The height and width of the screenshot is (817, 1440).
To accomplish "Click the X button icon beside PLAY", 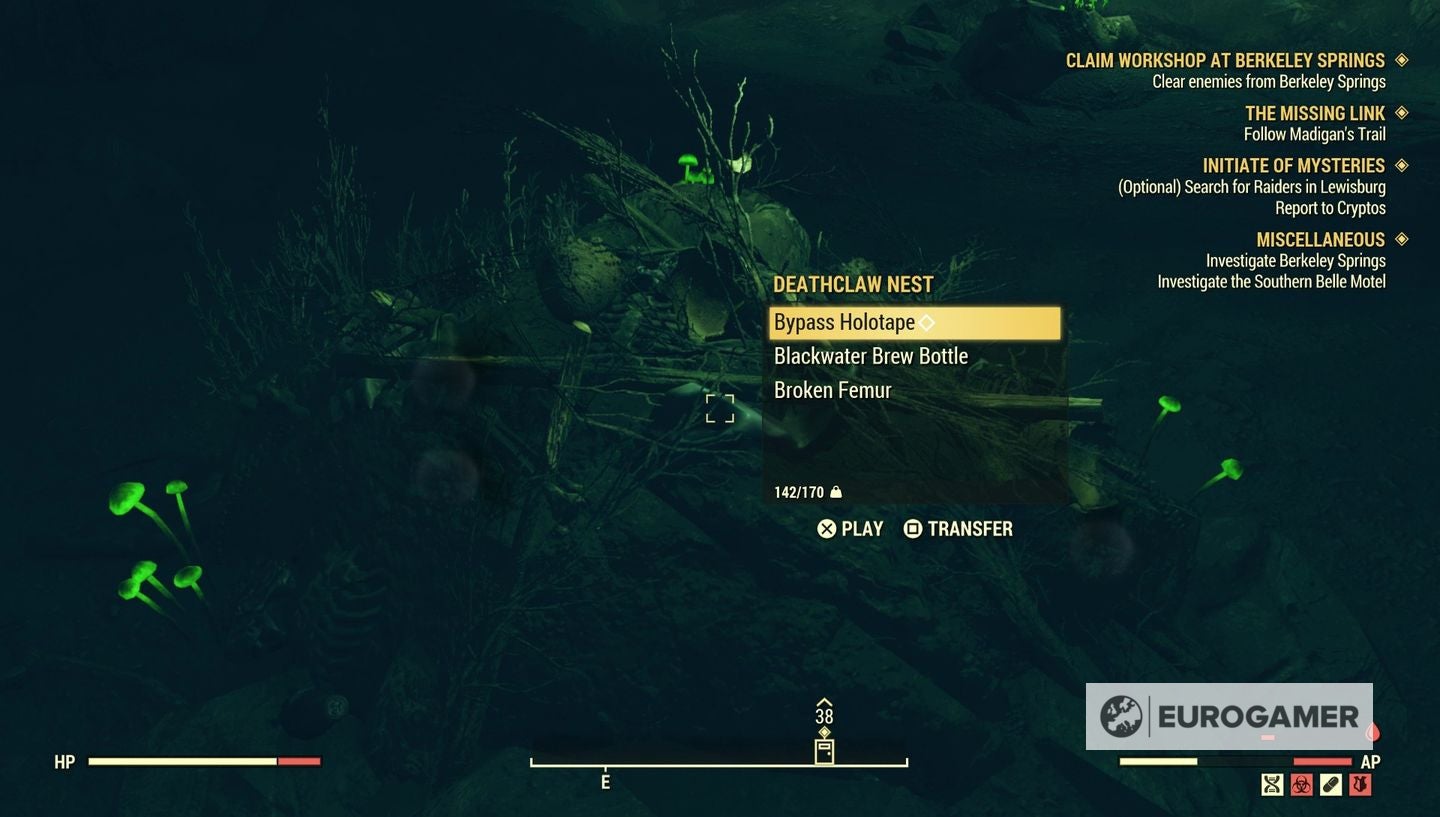I will (x=825, y=529).
